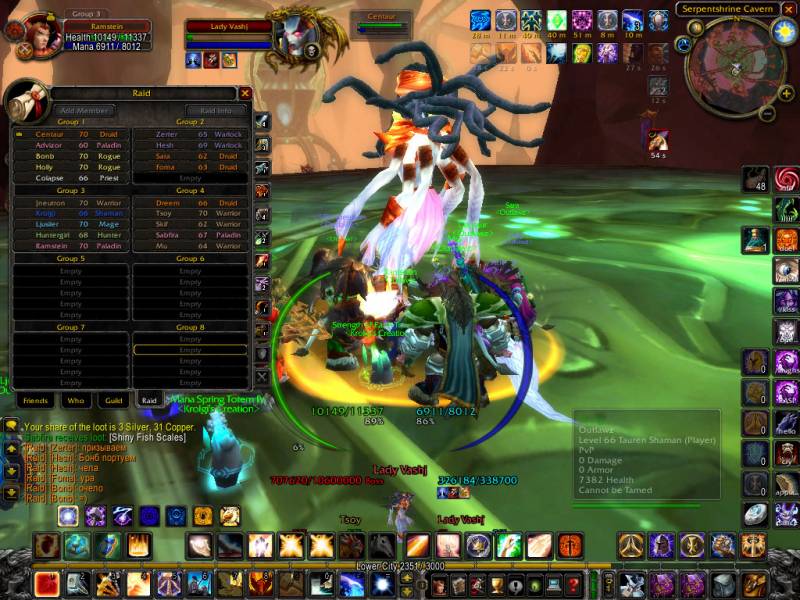800x600 pixels.
Task: Click the Add Member button
Action: (x=79, y=110)
